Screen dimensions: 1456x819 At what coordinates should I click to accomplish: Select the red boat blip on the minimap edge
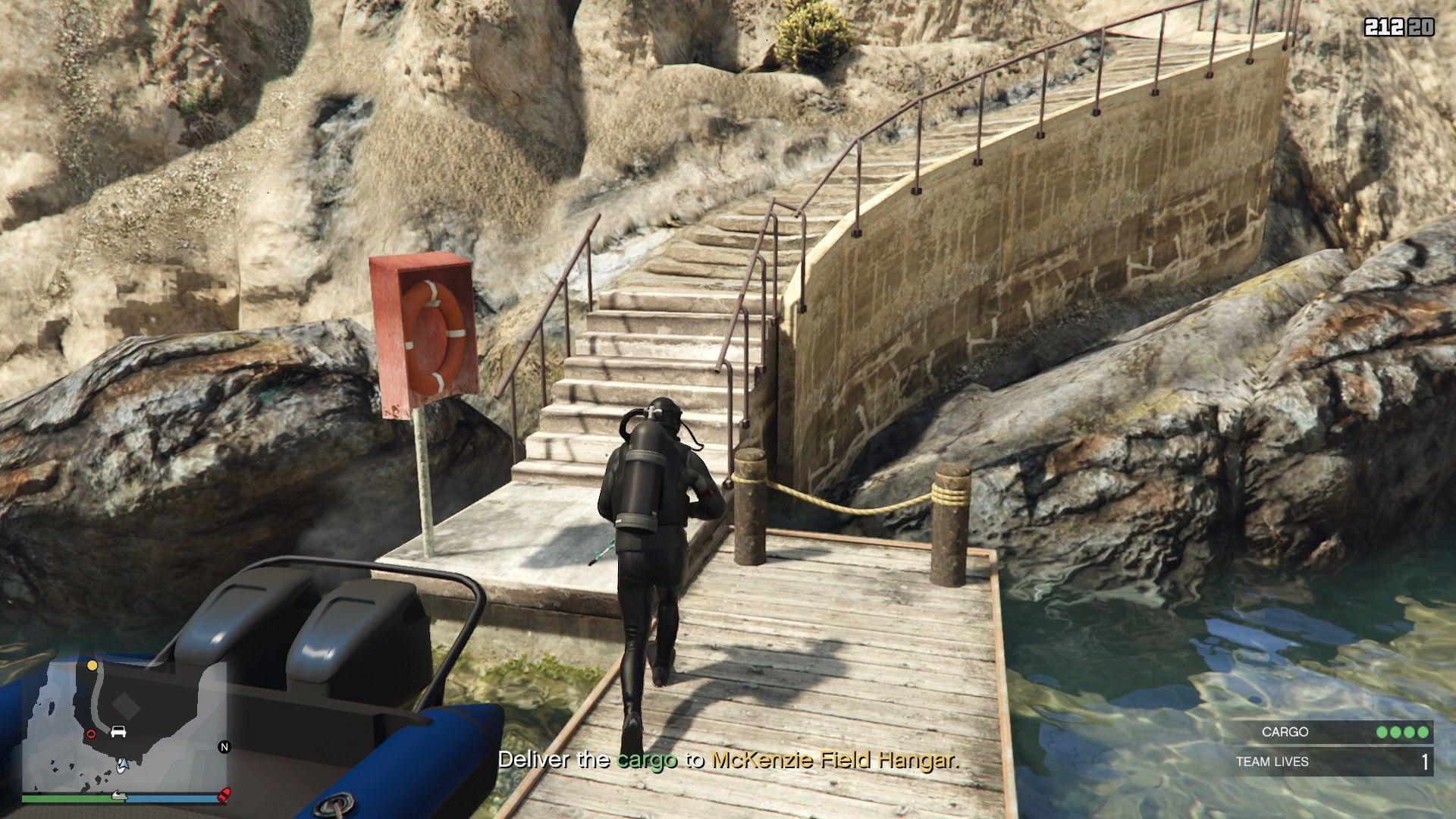[x=224, y=795]
